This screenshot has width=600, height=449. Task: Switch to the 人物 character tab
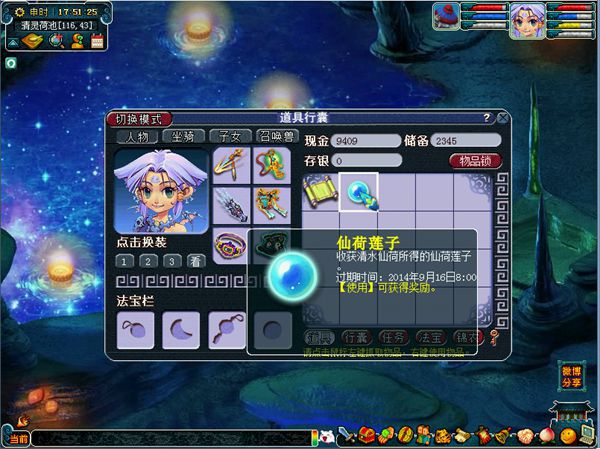(136, 137)
